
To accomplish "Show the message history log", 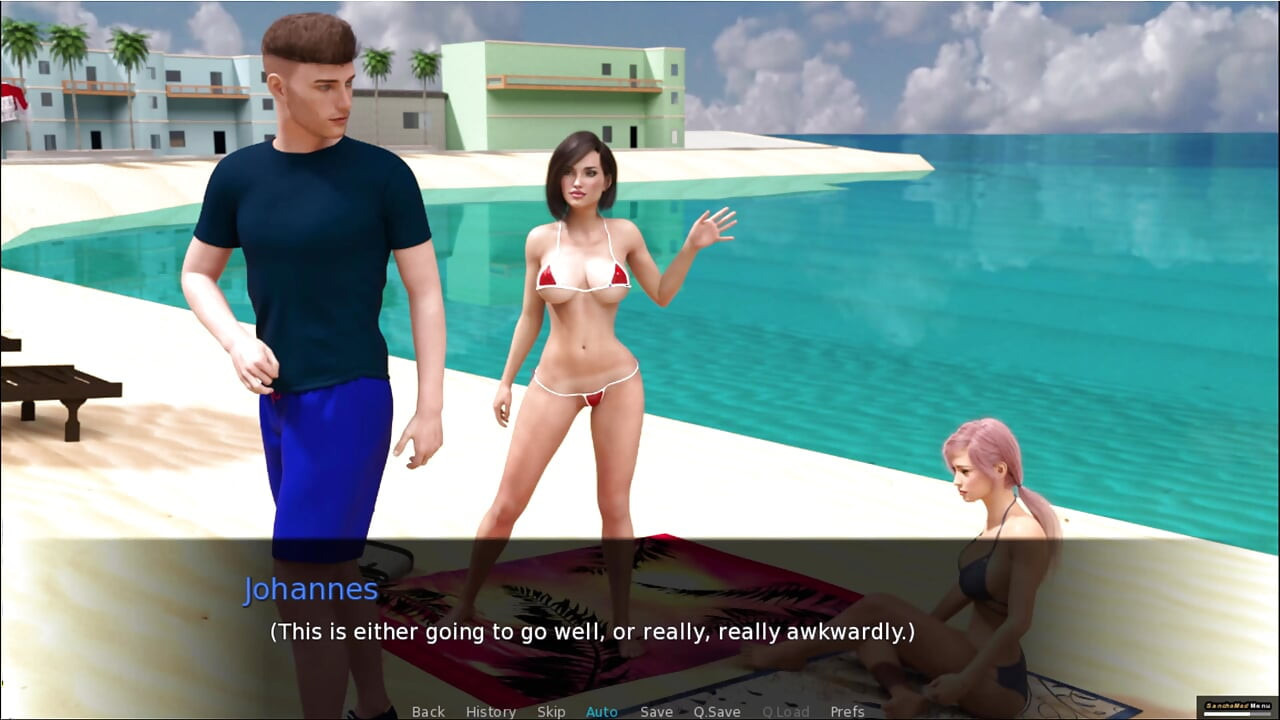I will click(x=490, y=711).
